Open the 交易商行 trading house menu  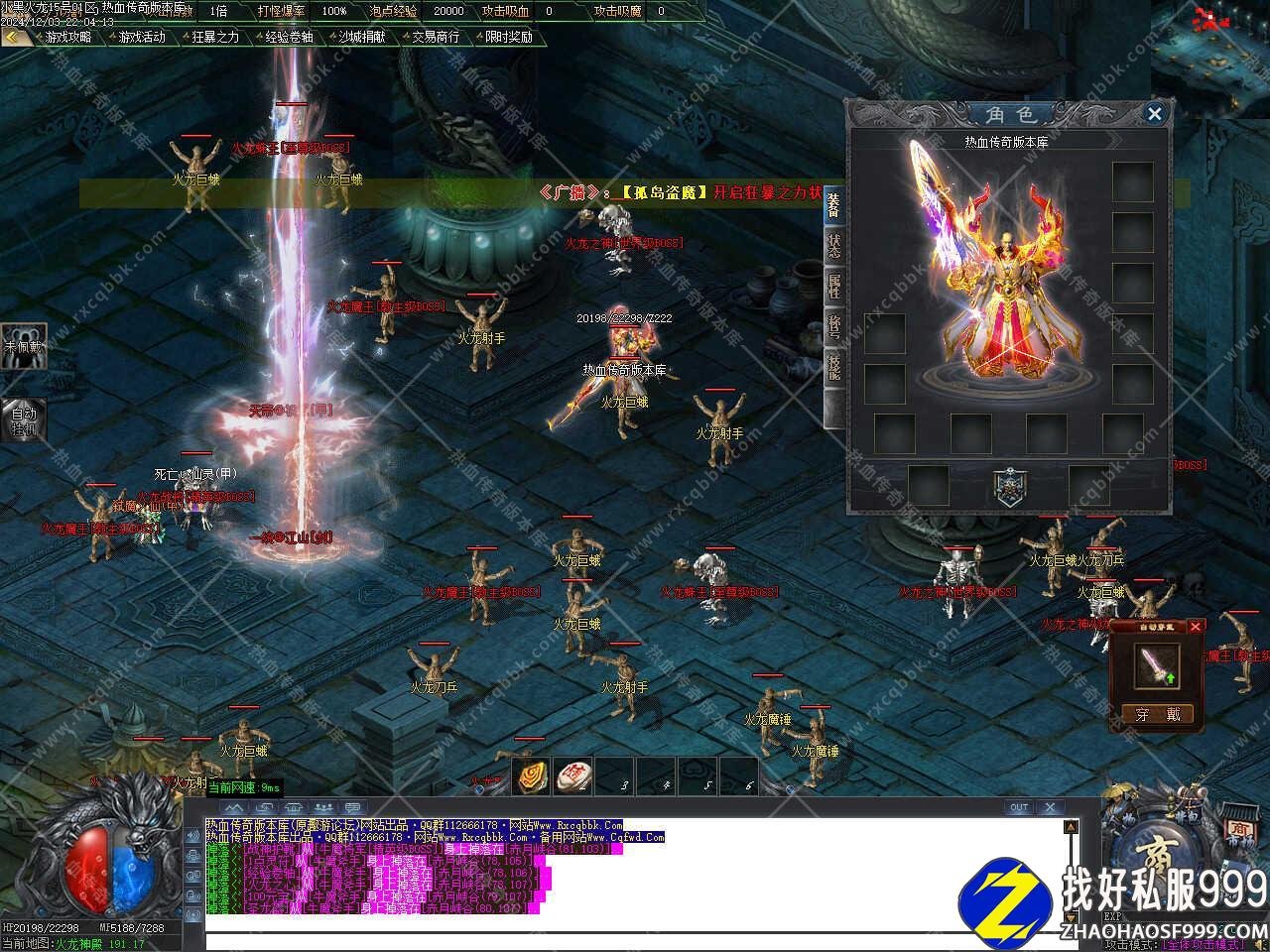436,37
